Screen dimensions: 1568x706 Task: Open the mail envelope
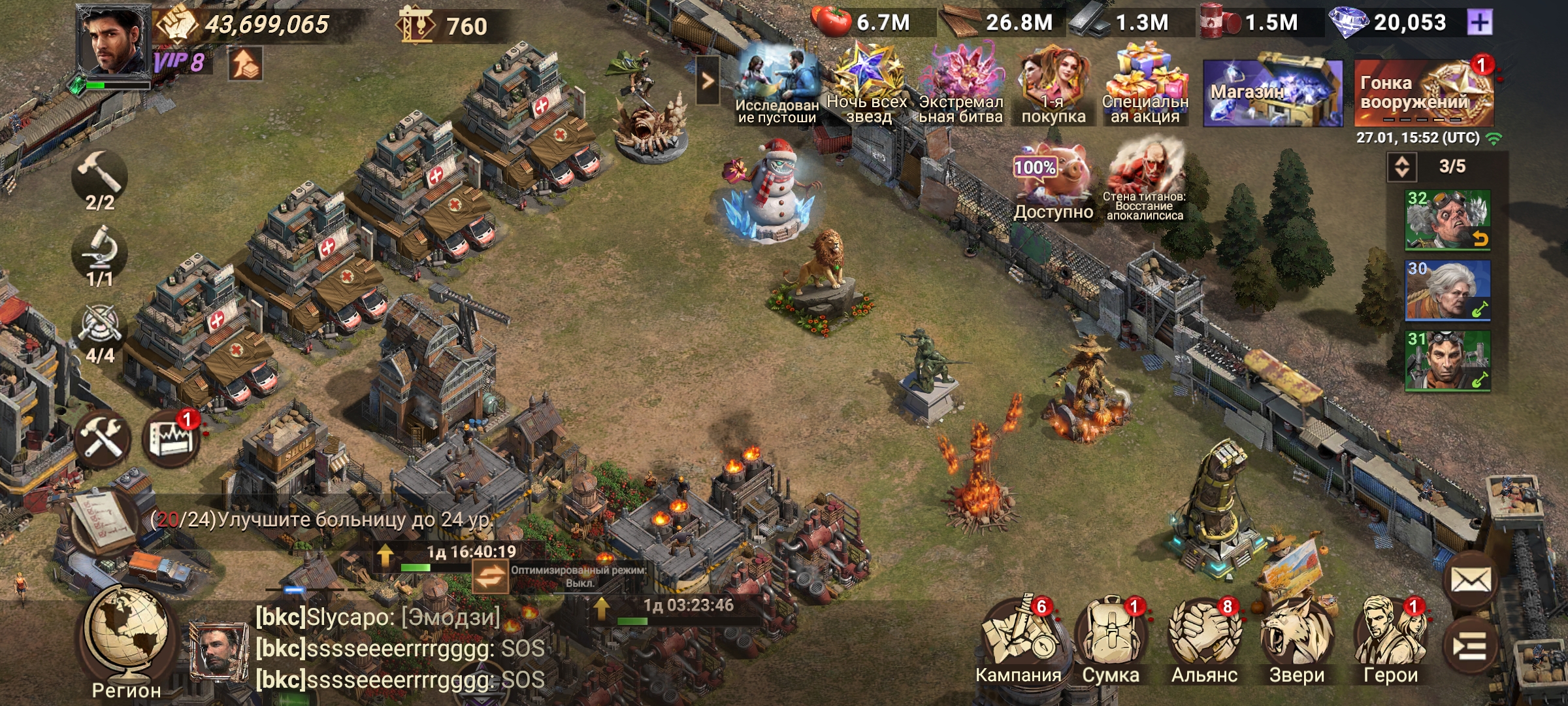(x=1471, y=580)
